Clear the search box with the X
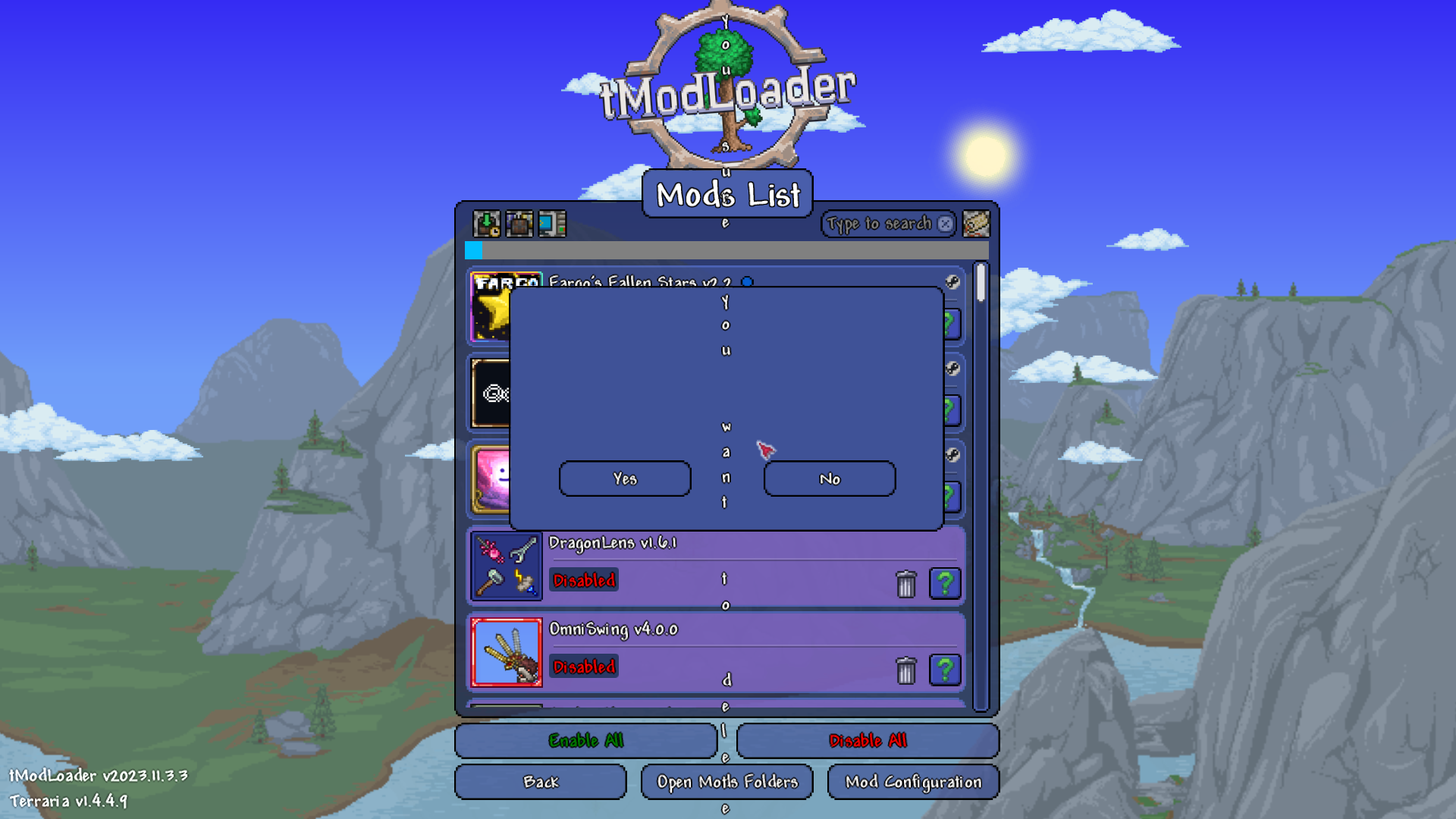The height and width of the screenshot is (819, 1456). coord(945,224)
